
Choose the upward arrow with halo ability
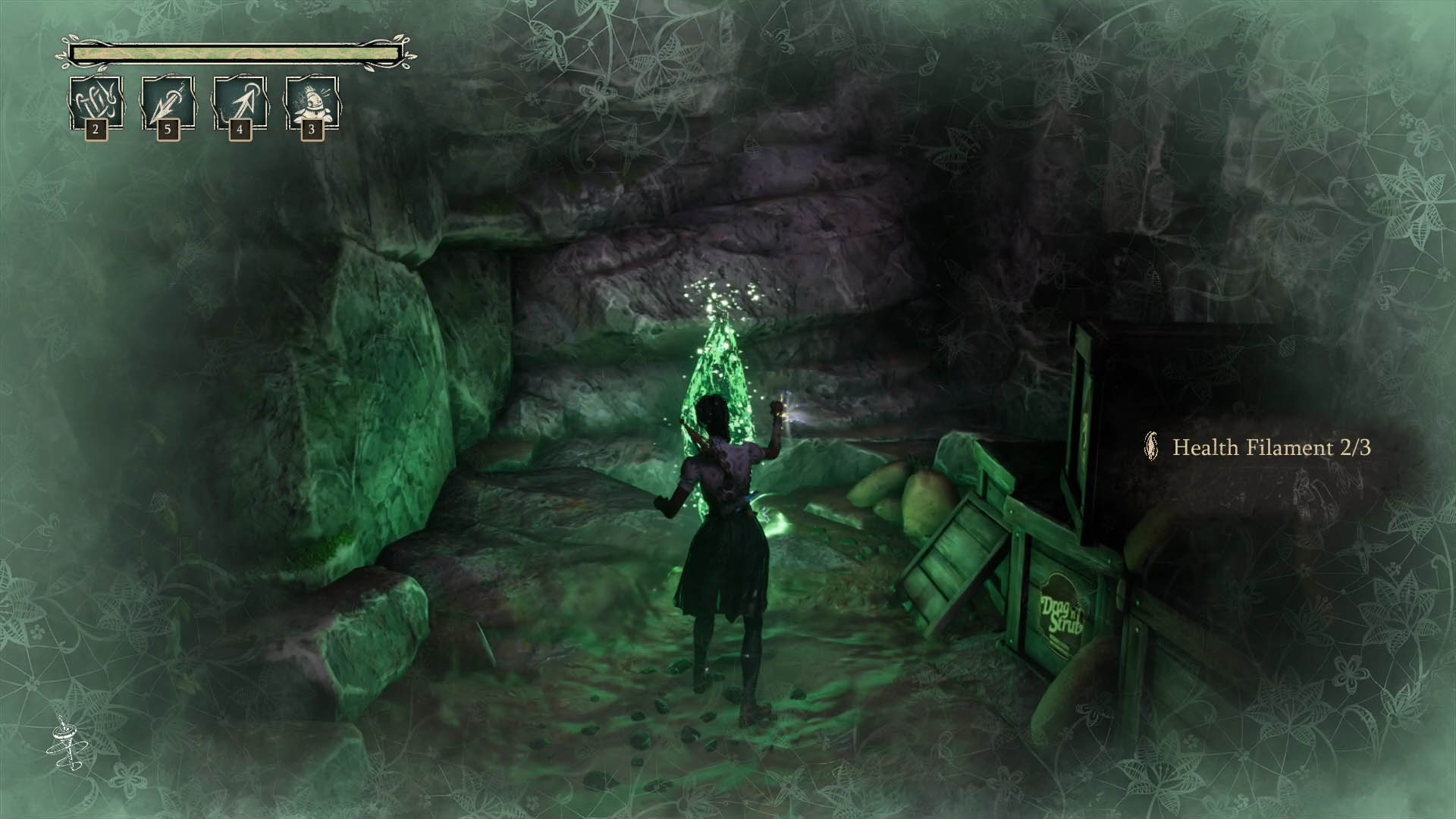240,102
